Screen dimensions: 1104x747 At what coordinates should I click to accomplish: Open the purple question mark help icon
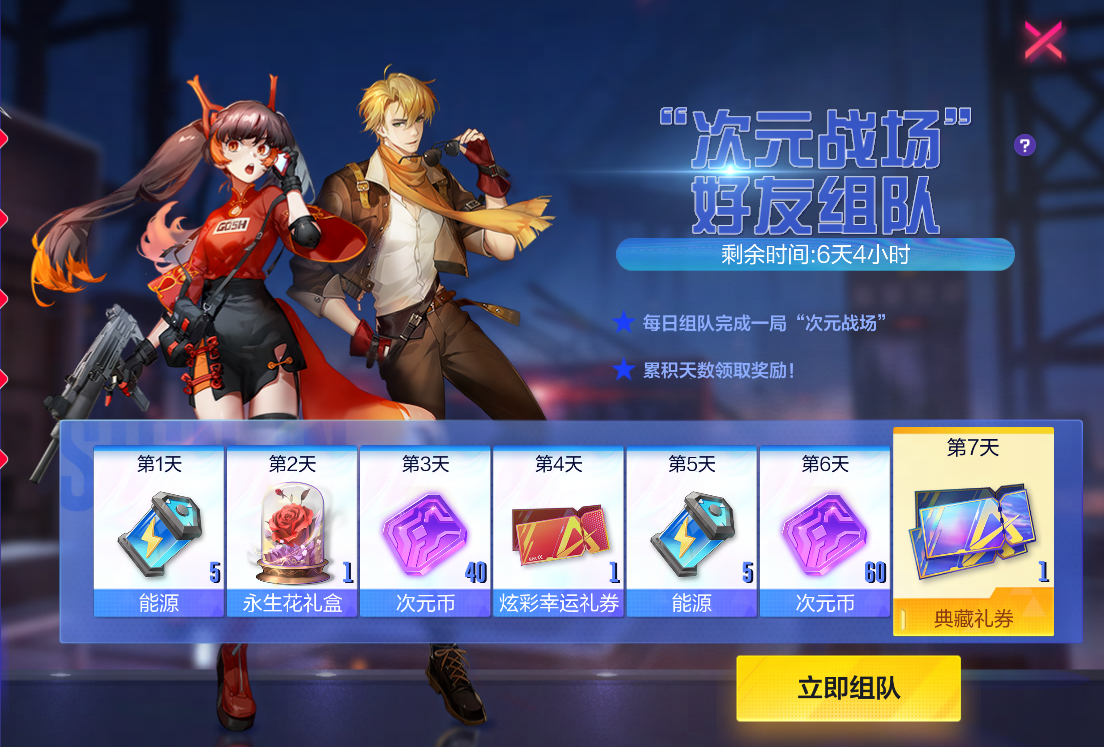pyautogui.click(x=1024, y=146)
